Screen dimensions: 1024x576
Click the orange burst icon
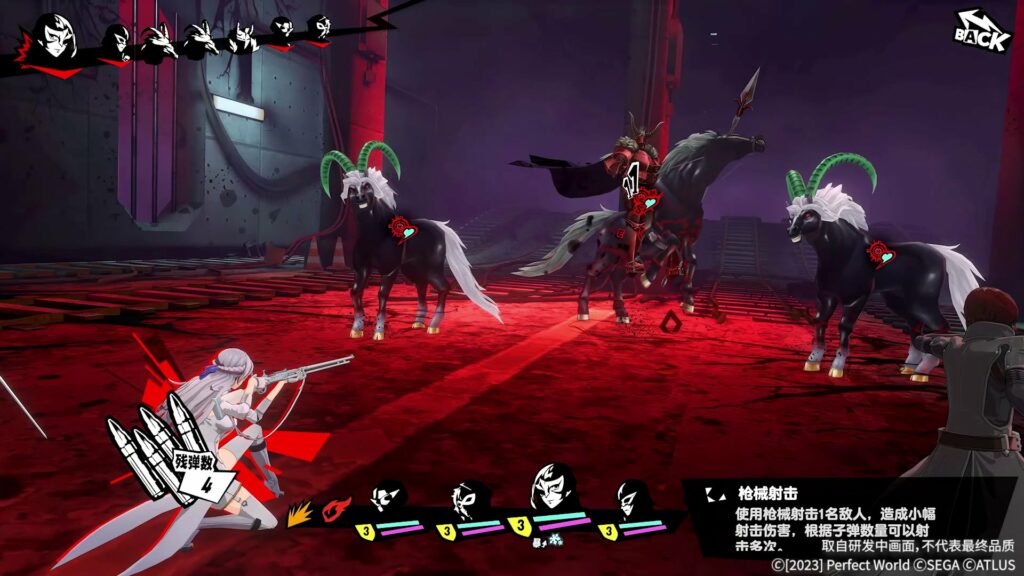coord(298,514)
